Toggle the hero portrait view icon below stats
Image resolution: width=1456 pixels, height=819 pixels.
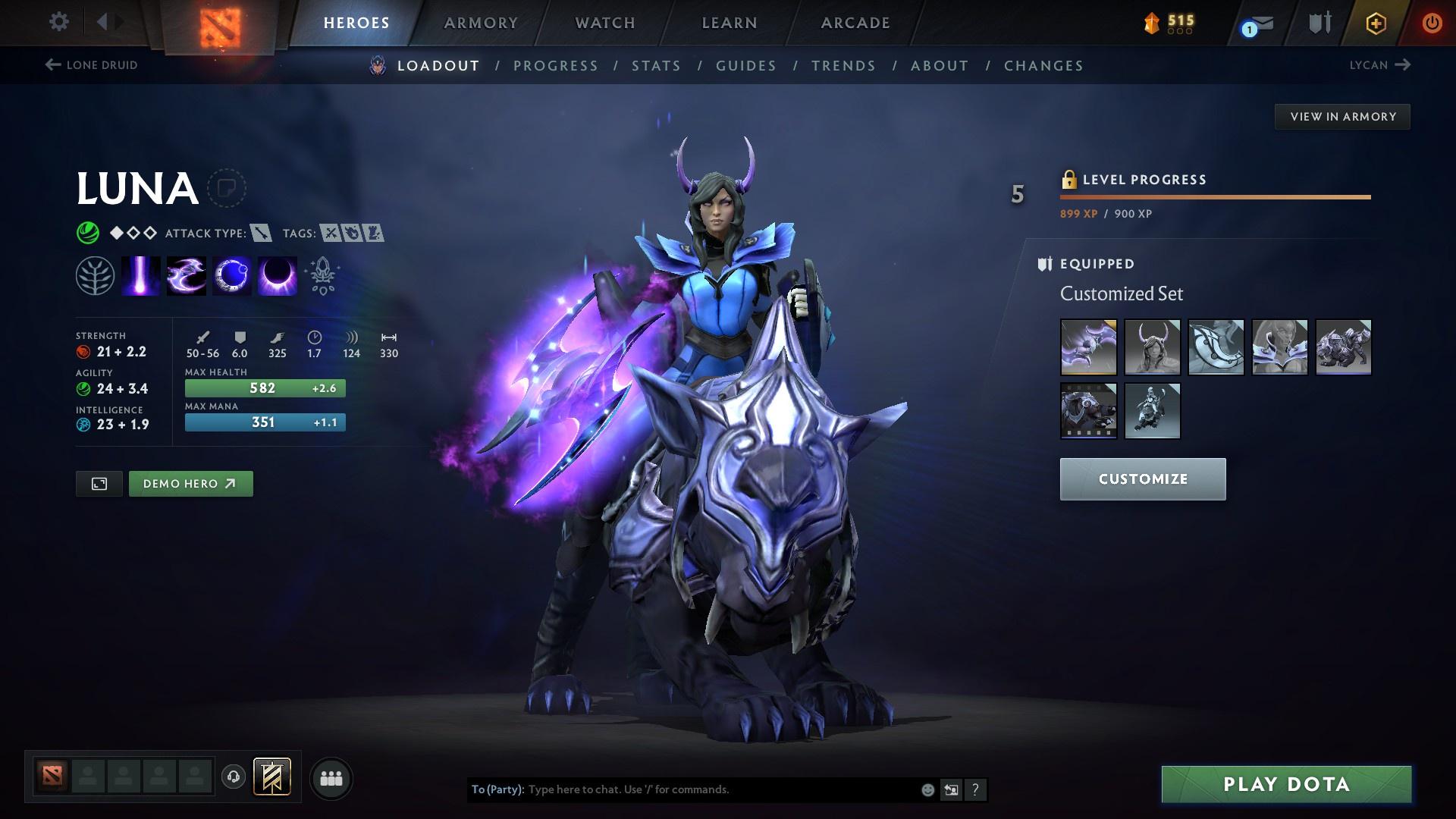99,483
